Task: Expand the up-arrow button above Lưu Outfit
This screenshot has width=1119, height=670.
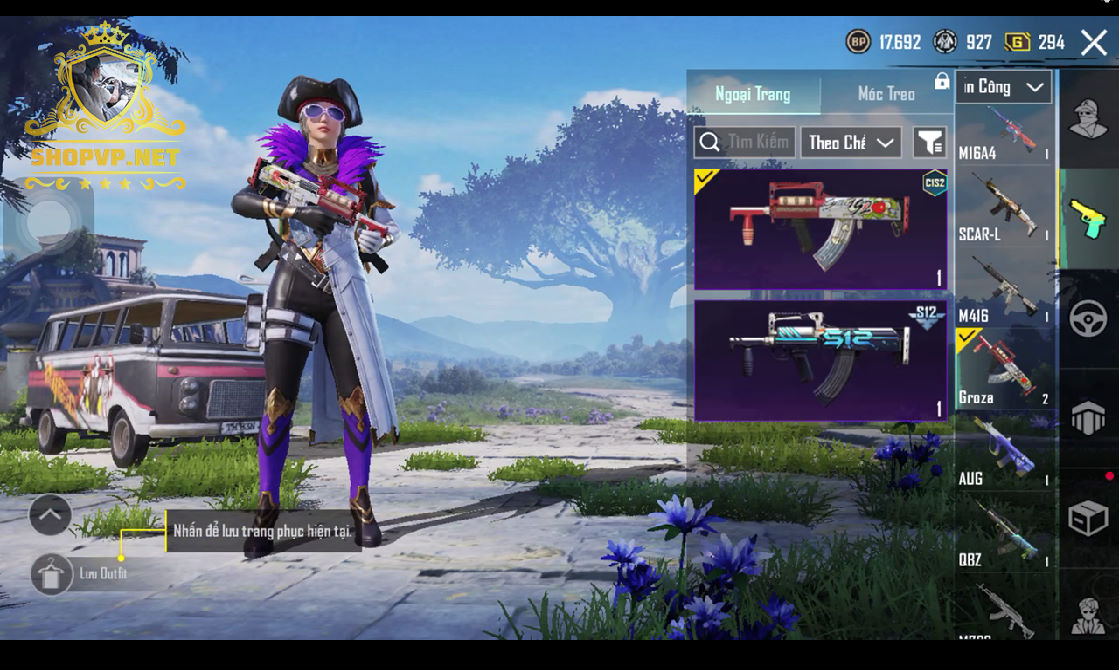Action: click(50, 515)
